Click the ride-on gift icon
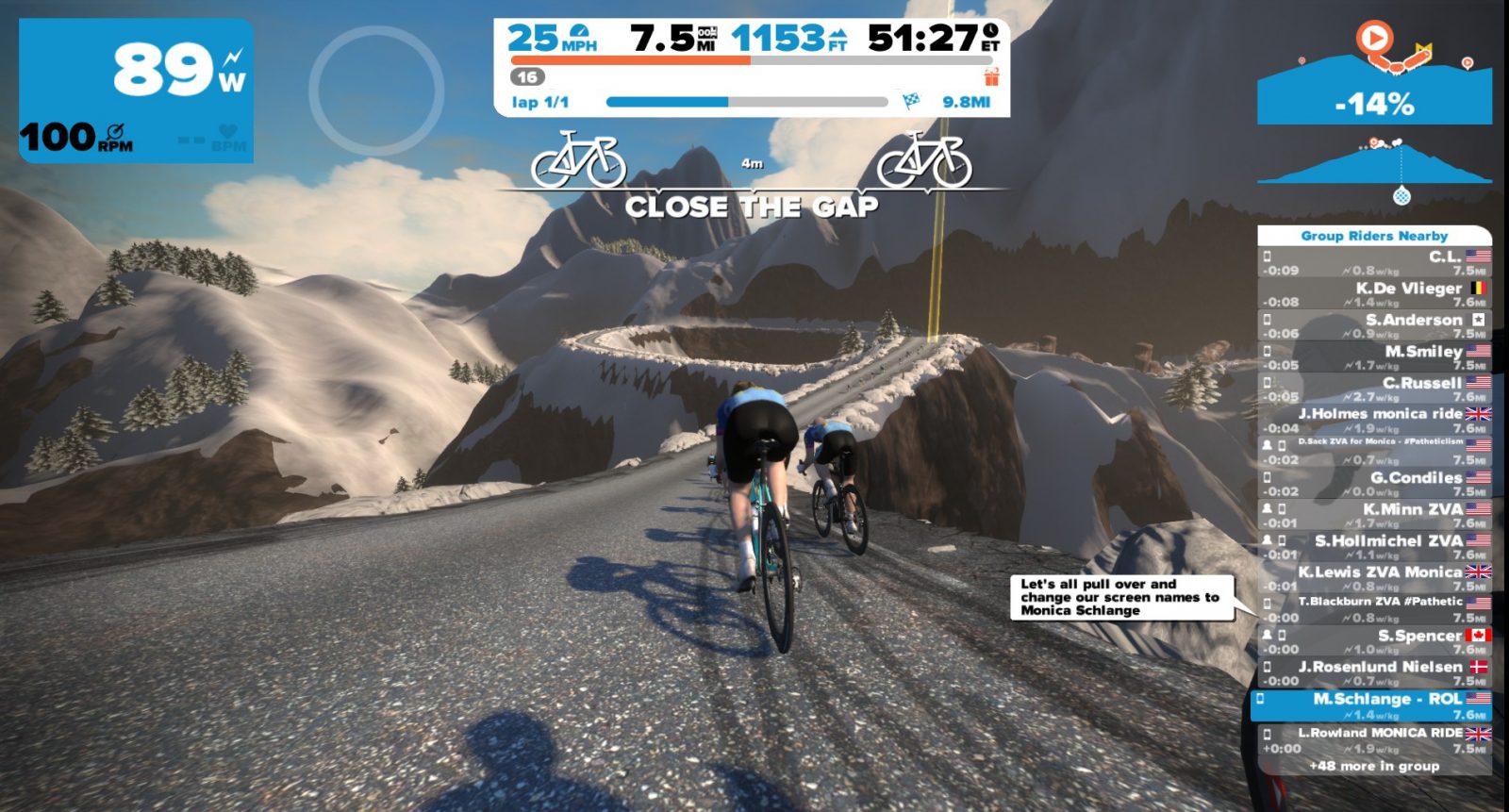 pos(991,76)
